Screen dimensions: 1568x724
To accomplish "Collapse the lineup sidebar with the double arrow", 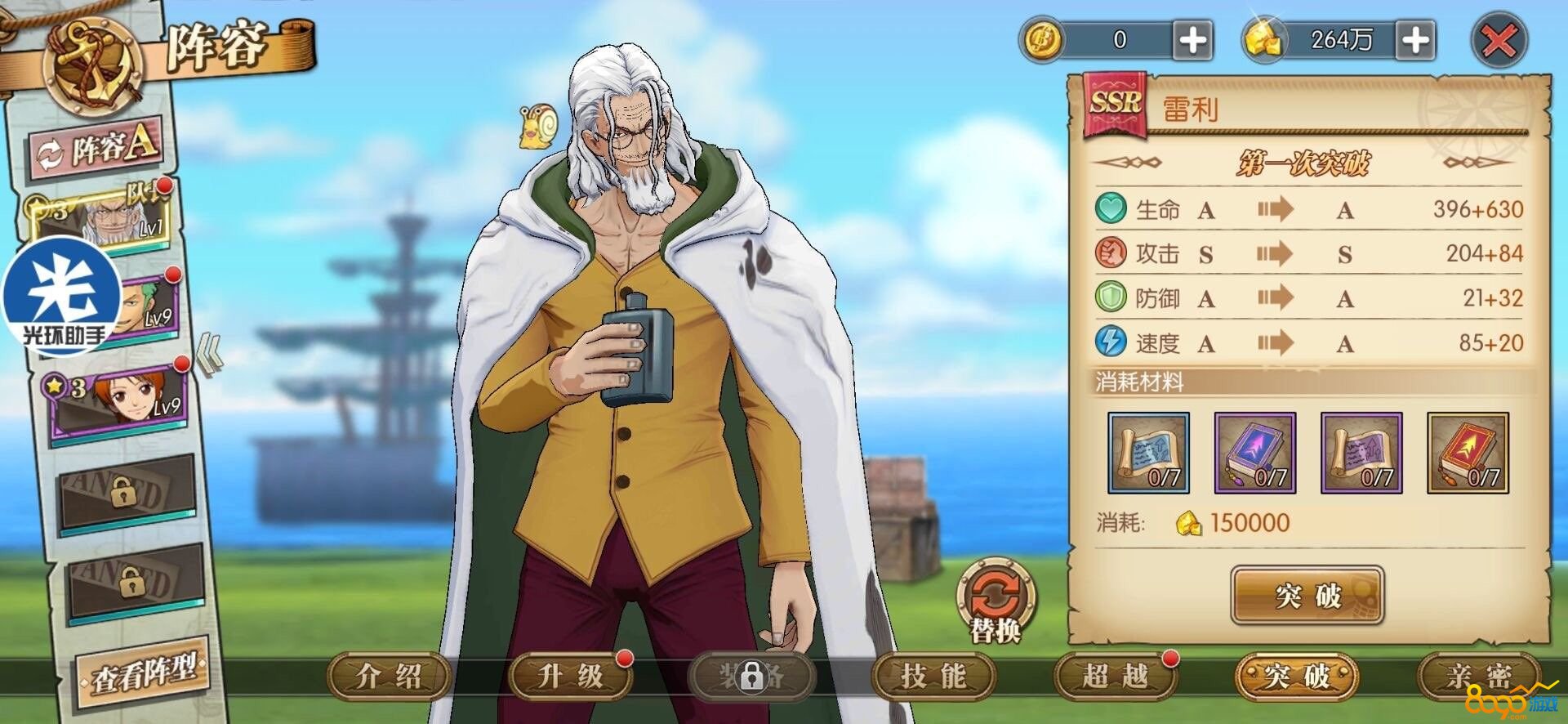I will (x=210, y=357).
